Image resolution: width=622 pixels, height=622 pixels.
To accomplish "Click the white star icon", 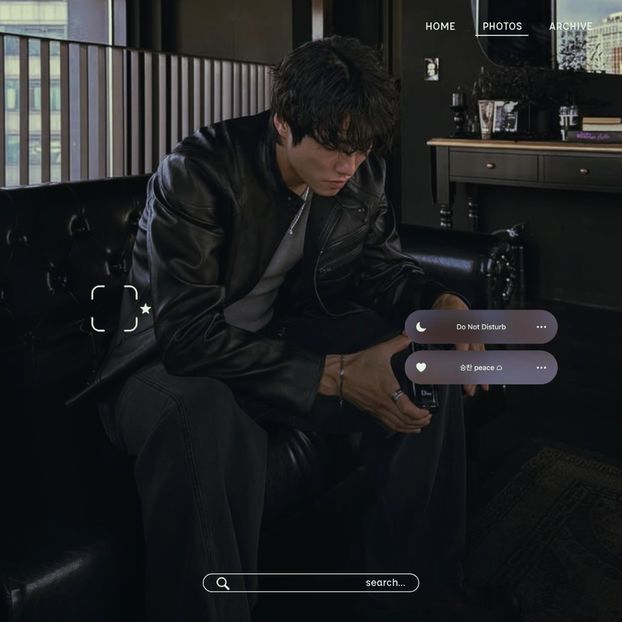I will click(146, 309).
